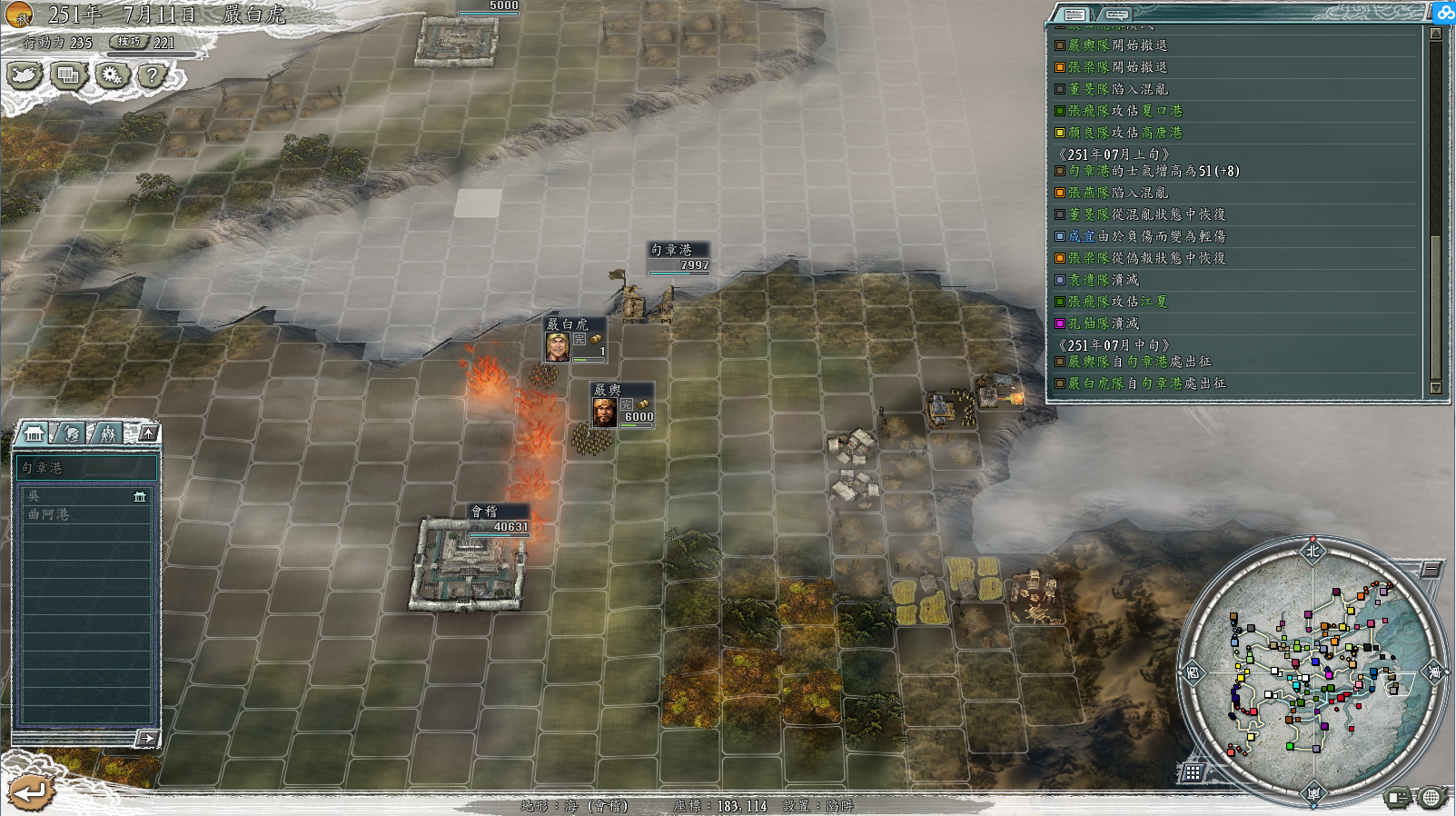Viewport: 1456px width, 816px height.
Task: Select the 嚴輿 unit with 6000 troops
Action: tap(622, 405)
